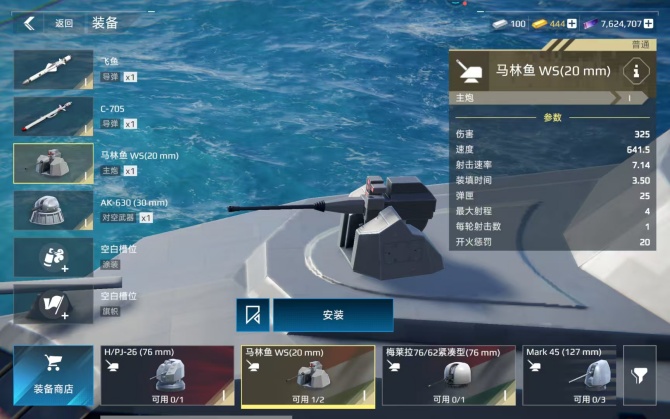Go back using the 返回 arrow button
Image resolution: width=670 pixels, height=419 pixels.
(29, 23)
